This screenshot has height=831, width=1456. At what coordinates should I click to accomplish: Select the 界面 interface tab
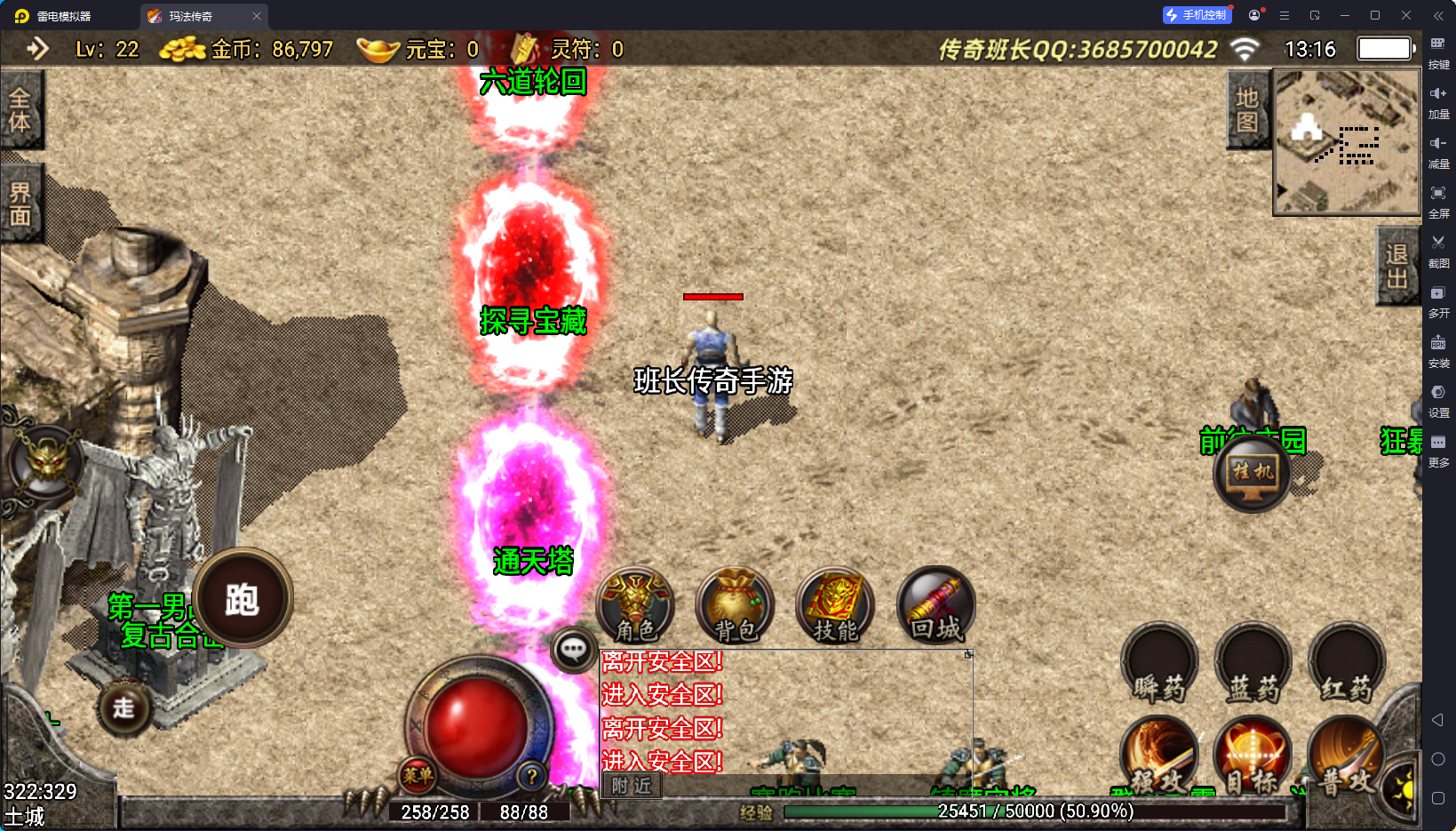pos(20,204)
